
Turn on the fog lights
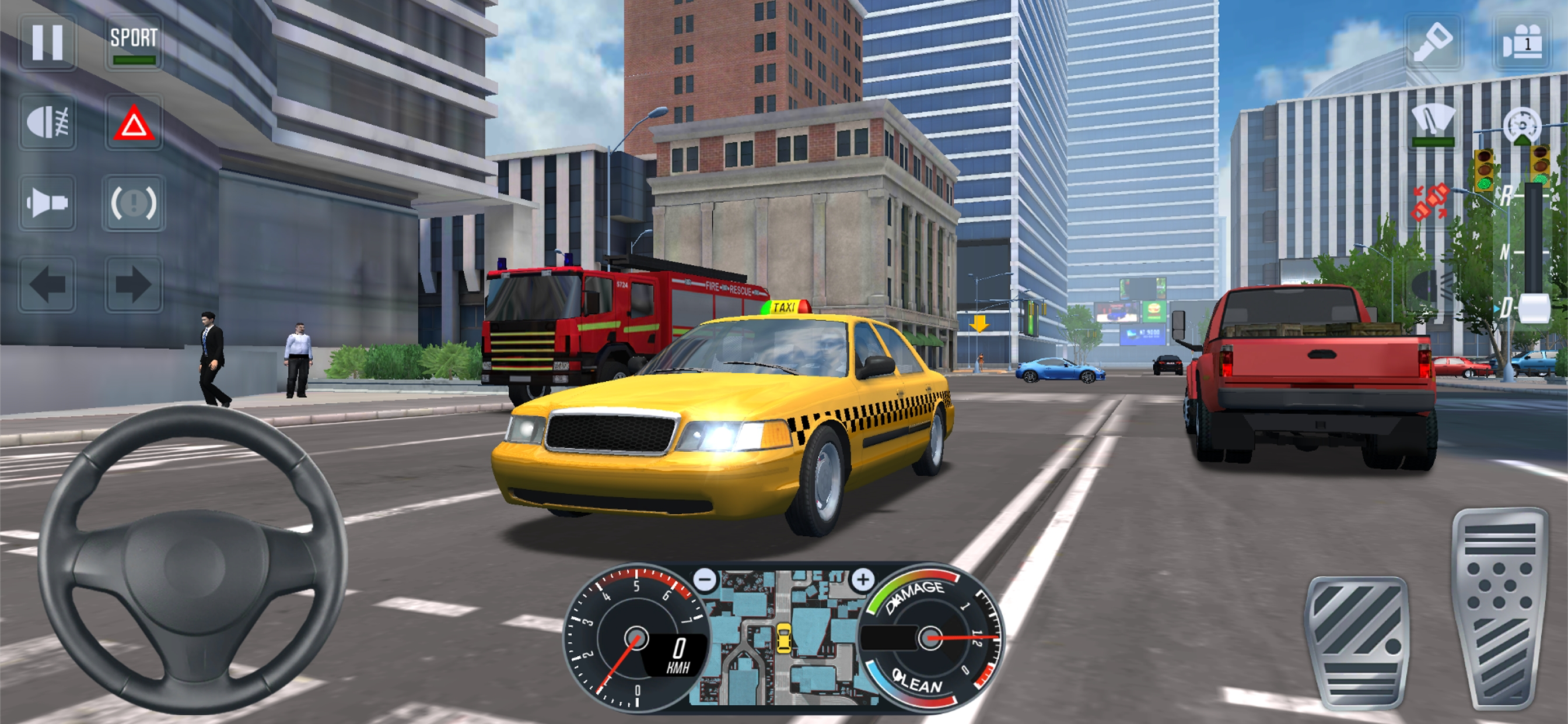click(x=47, y=123)
